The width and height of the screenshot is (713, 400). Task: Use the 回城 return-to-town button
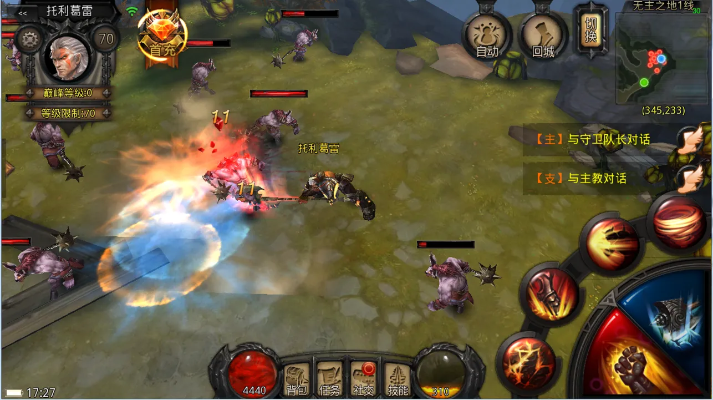[543, 36]
